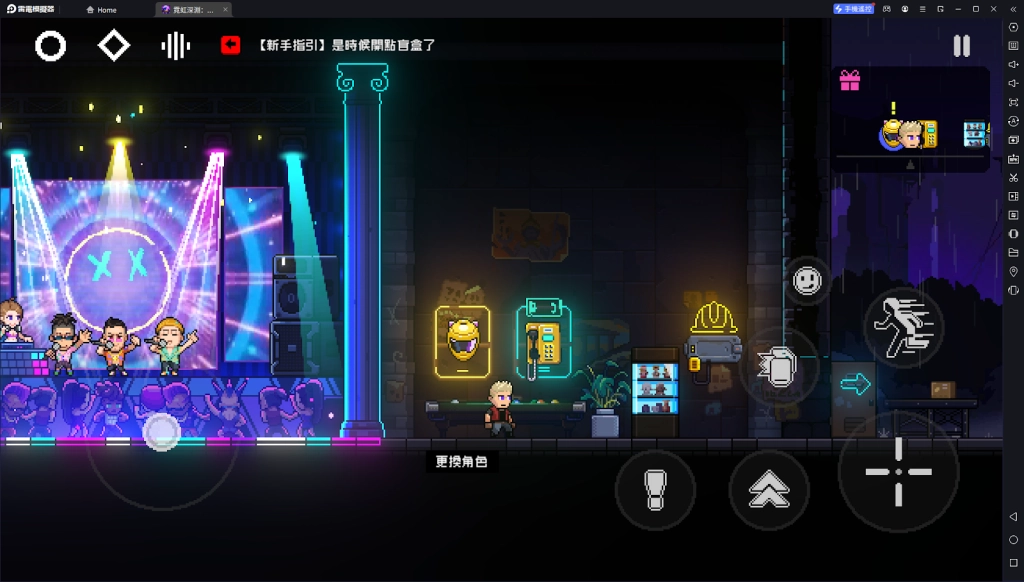1024x582 pixels.
Task: Use the grenade skill button
Action: click(777, 367)
